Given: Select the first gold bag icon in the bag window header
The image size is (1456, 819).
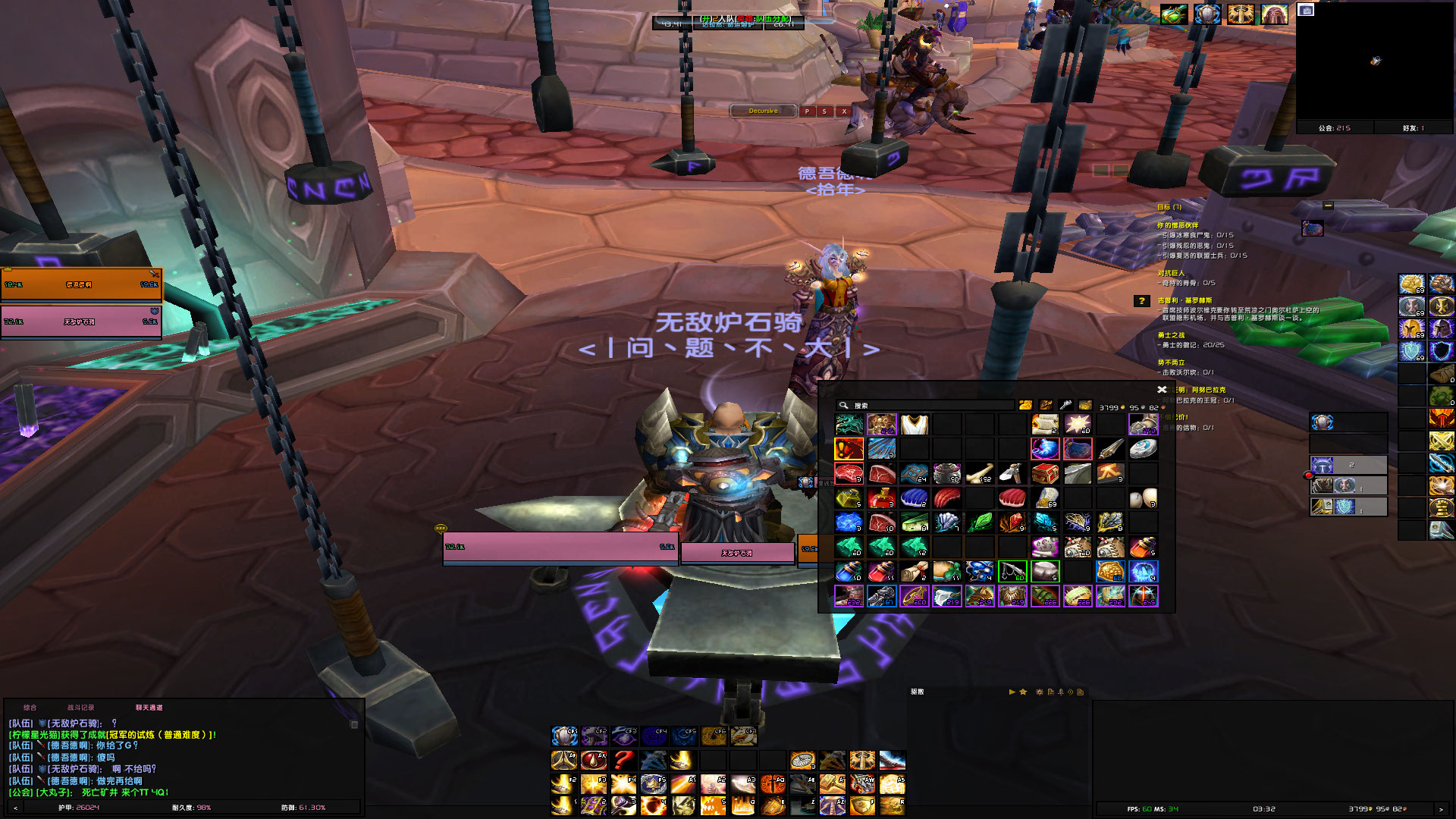Looking at the screenshot, I should coord(1025,404).
